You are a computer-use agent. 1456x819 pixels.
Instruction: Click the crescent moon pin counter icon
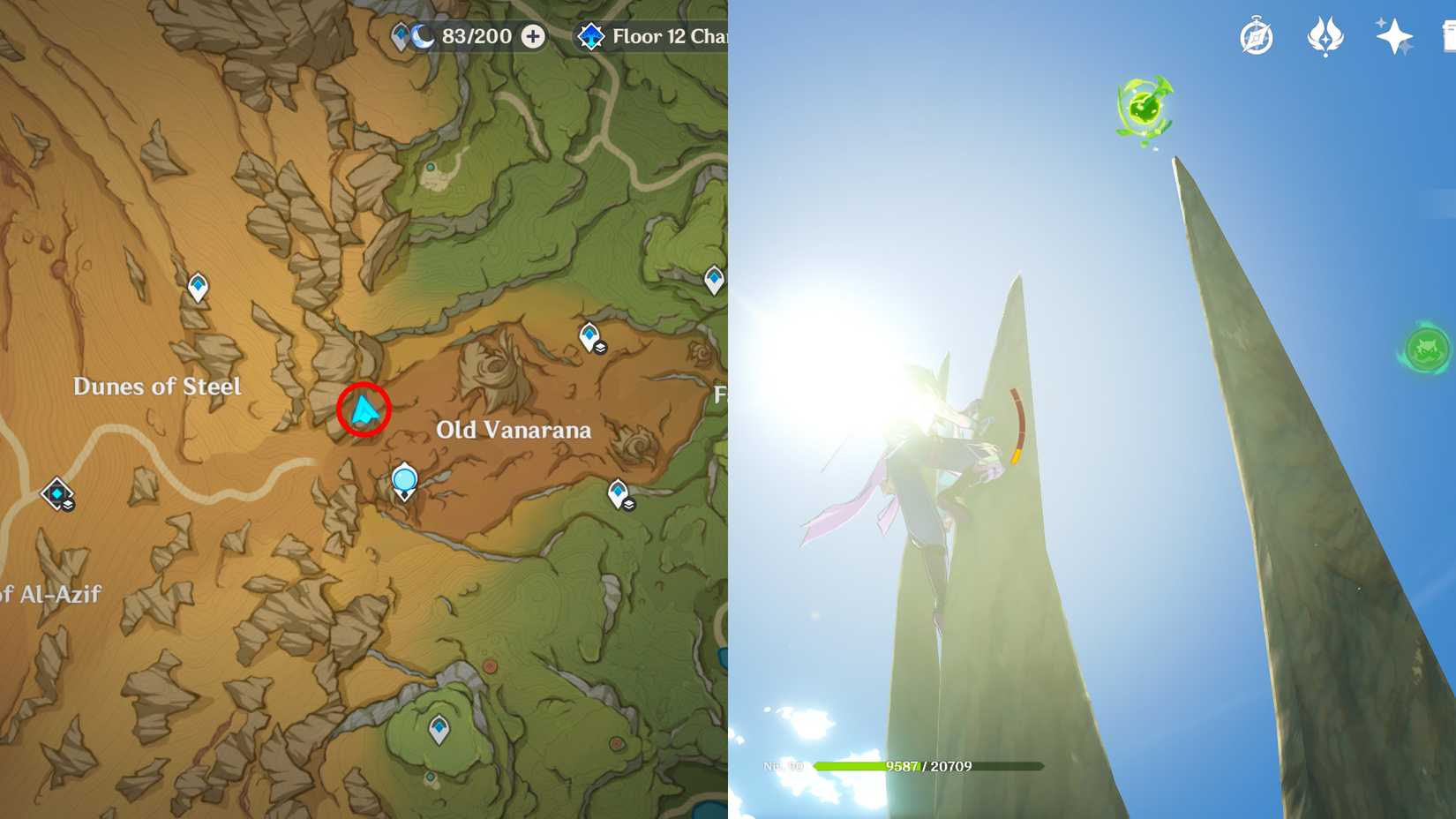click(421, 36)
